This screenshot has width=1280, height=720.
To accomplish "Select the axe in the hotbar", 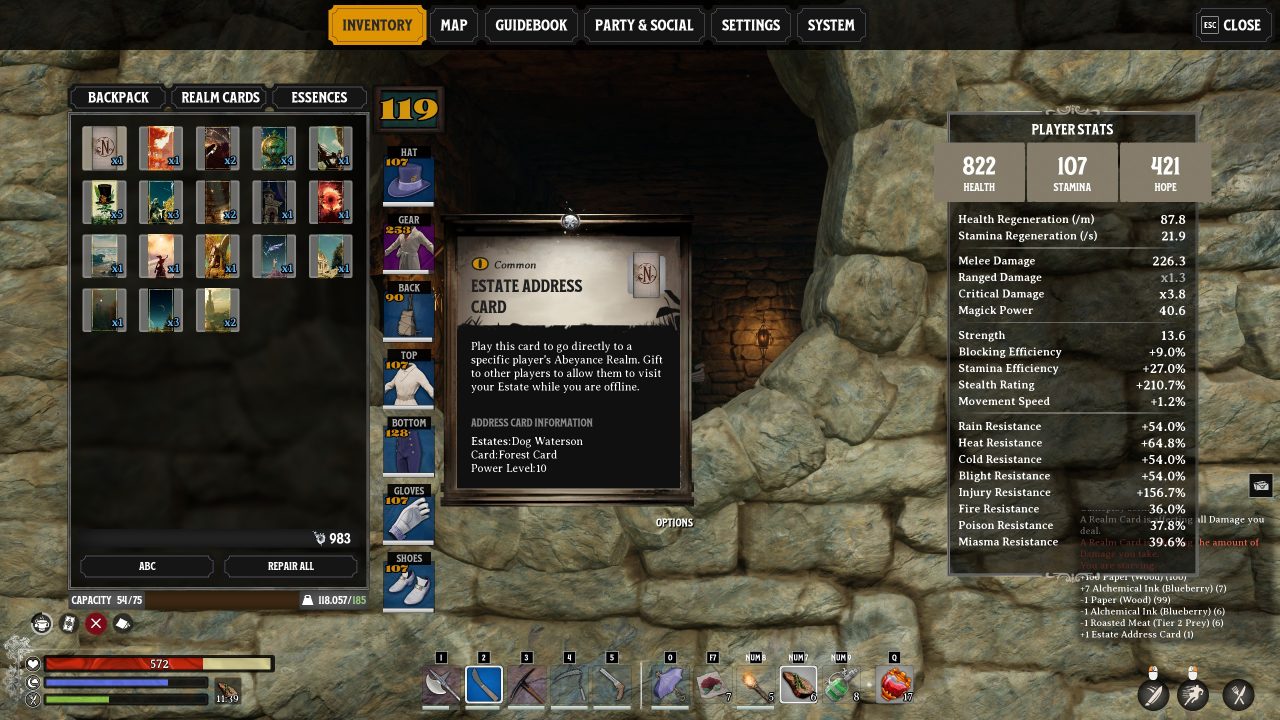I will [441, 685].
